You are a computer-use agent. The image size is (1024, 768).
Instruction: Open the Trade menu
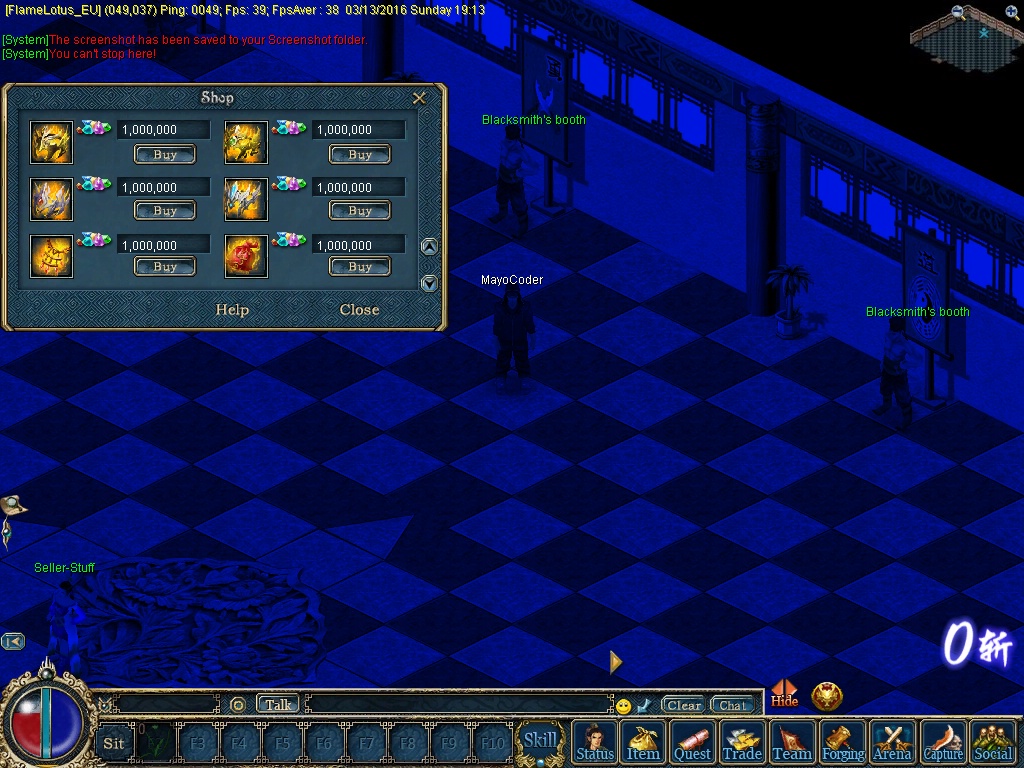click(x=742, y=742)
